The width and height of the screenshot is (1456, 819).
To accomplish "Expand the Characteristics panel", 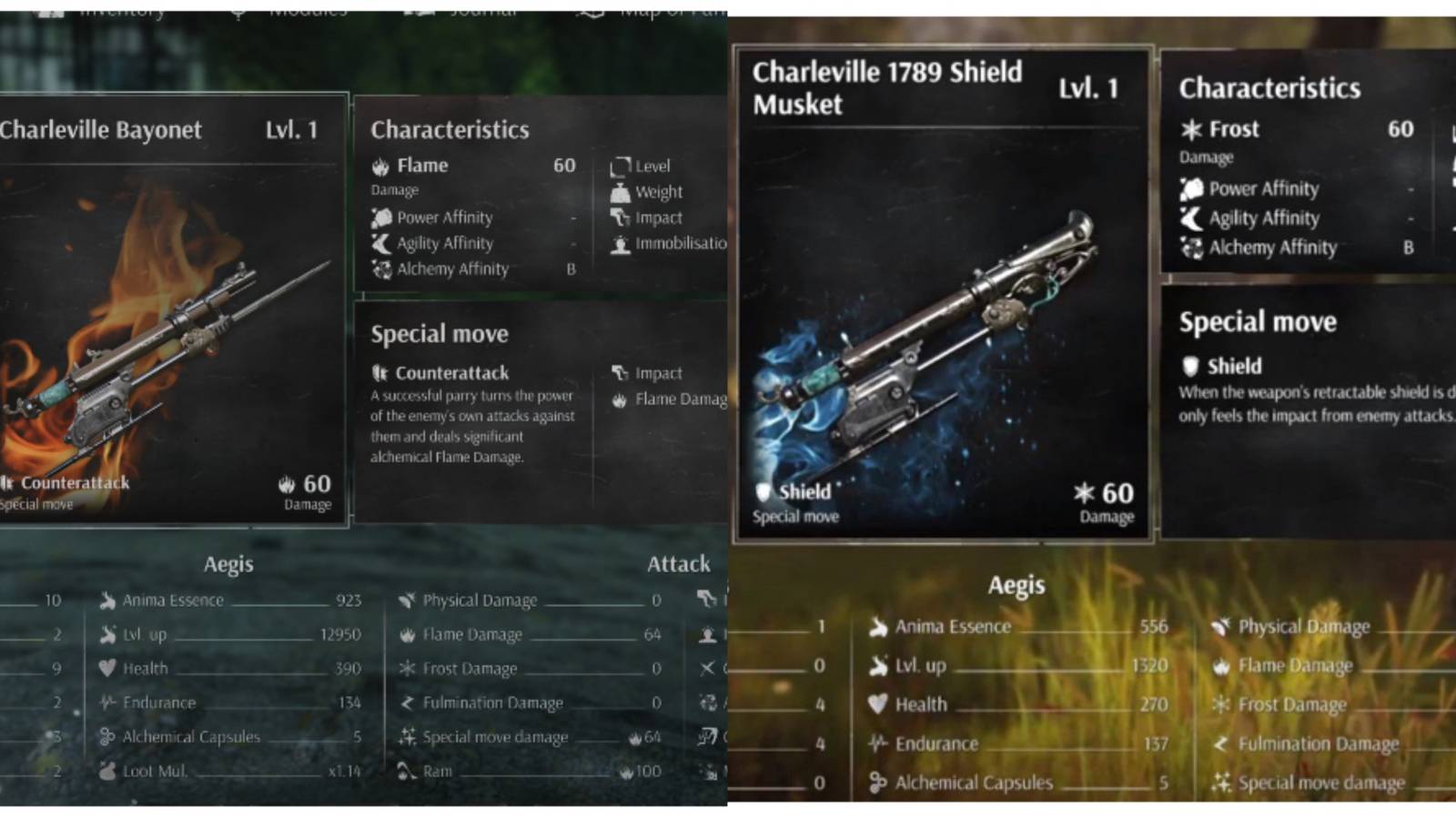I will (x=450, y=130).
